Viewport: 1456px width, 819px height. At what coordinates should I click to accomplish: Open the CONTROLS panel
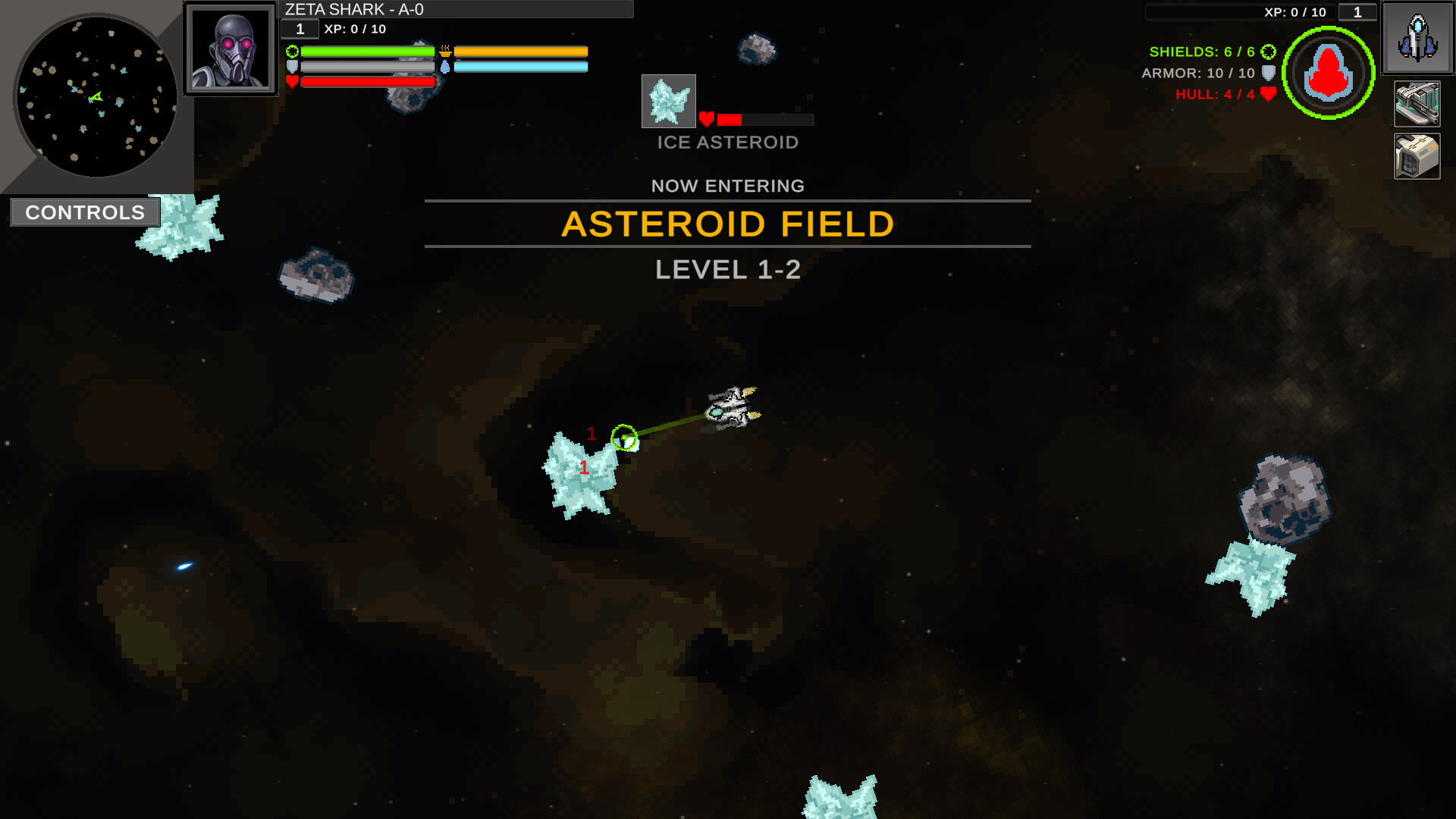click(83, 212)
